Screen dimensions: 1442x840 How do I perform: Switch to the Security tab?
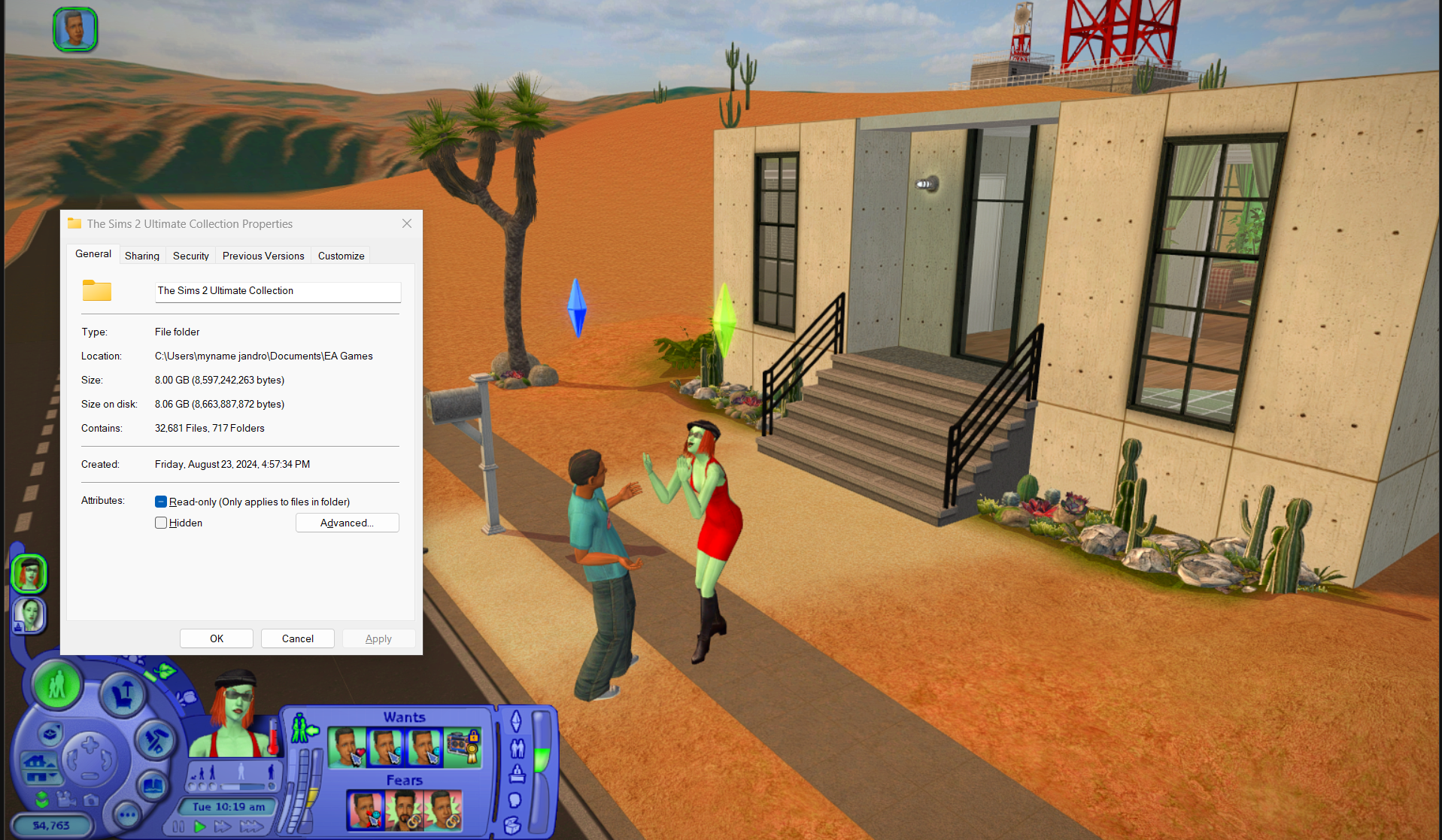coord(190,256)
